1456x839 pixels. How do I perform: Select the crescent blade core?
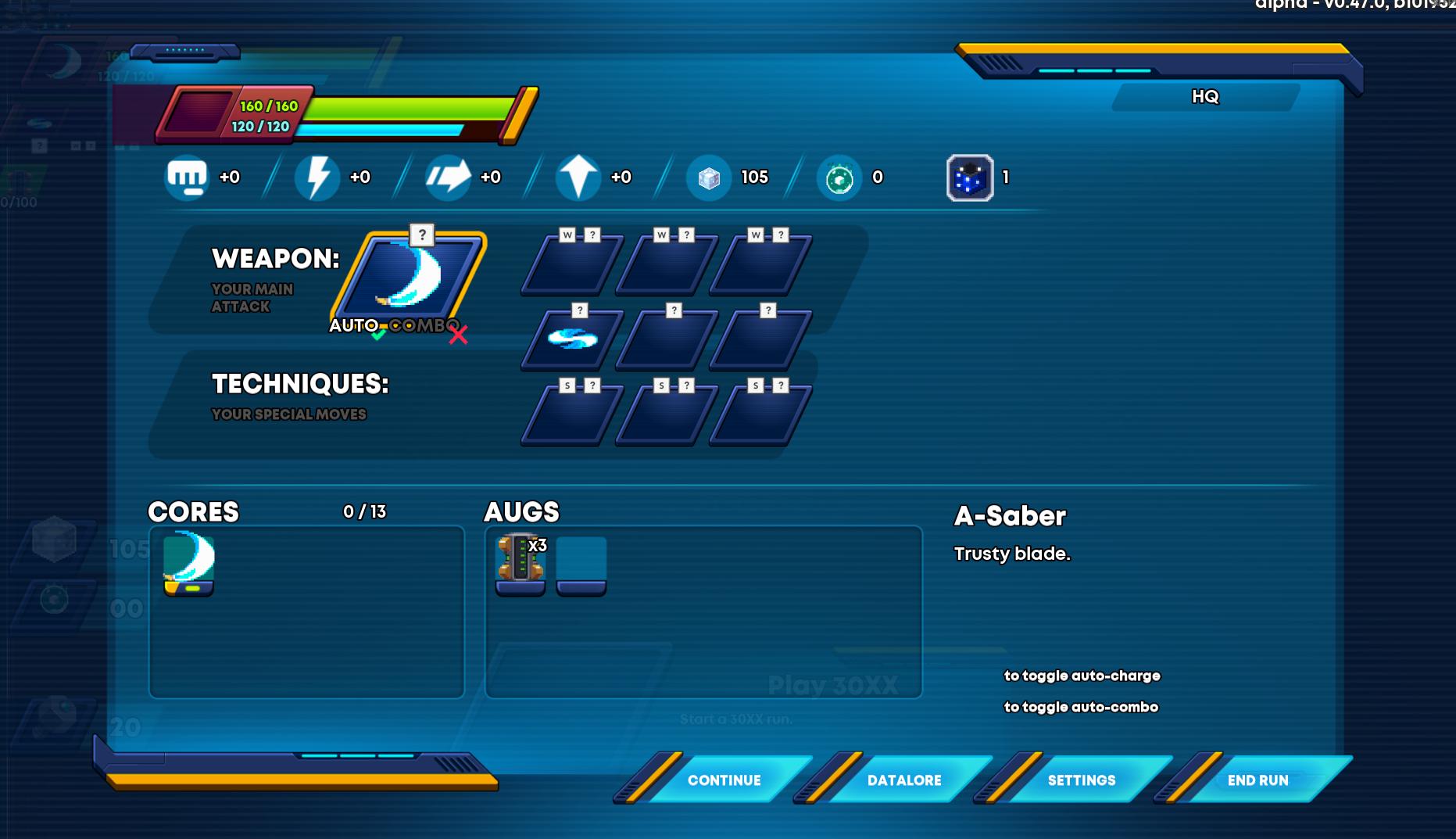189,562
